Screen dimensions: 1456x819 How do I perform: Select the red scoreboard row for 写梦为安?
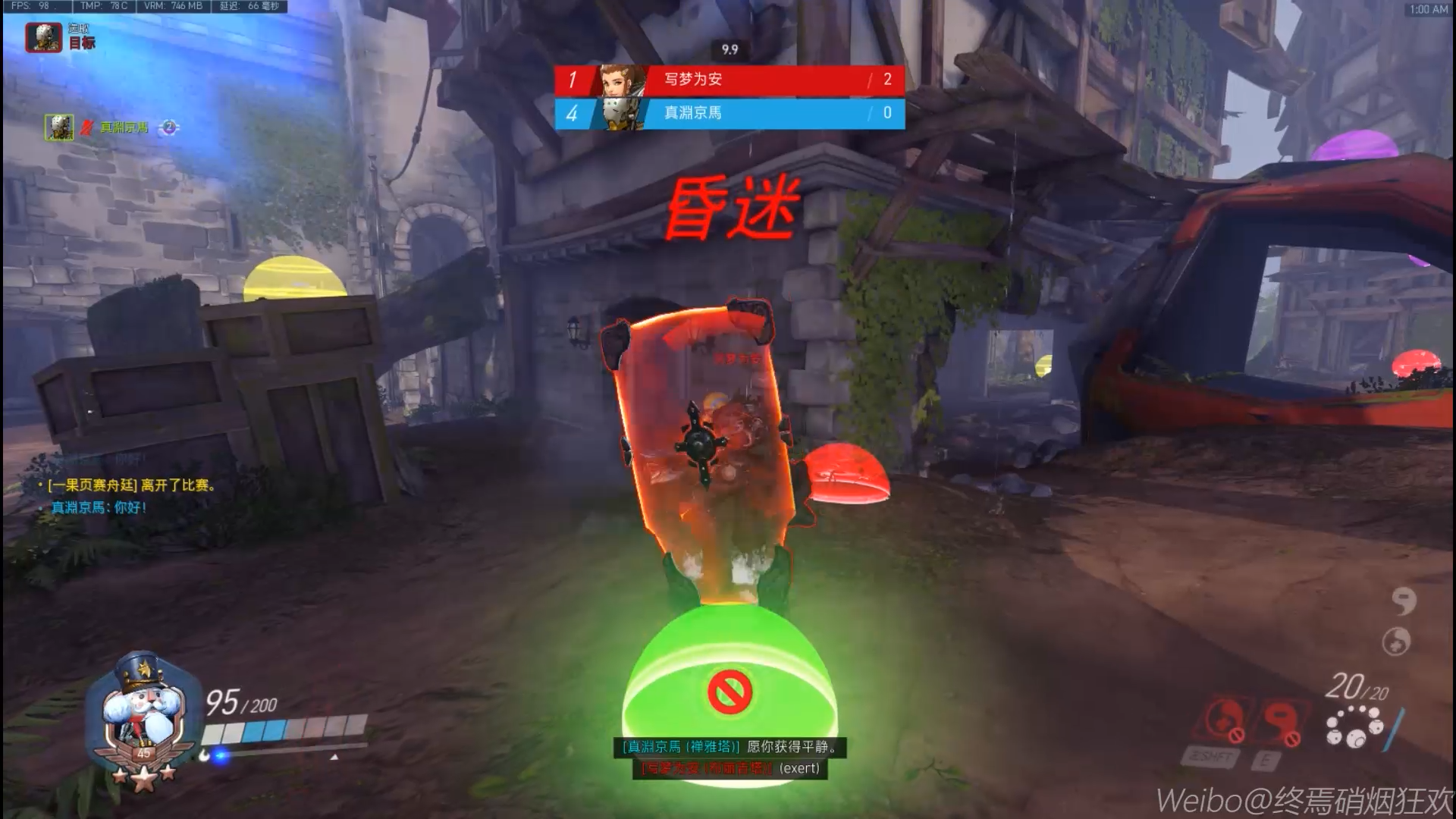pyautogui.click(x=729, y=80)
